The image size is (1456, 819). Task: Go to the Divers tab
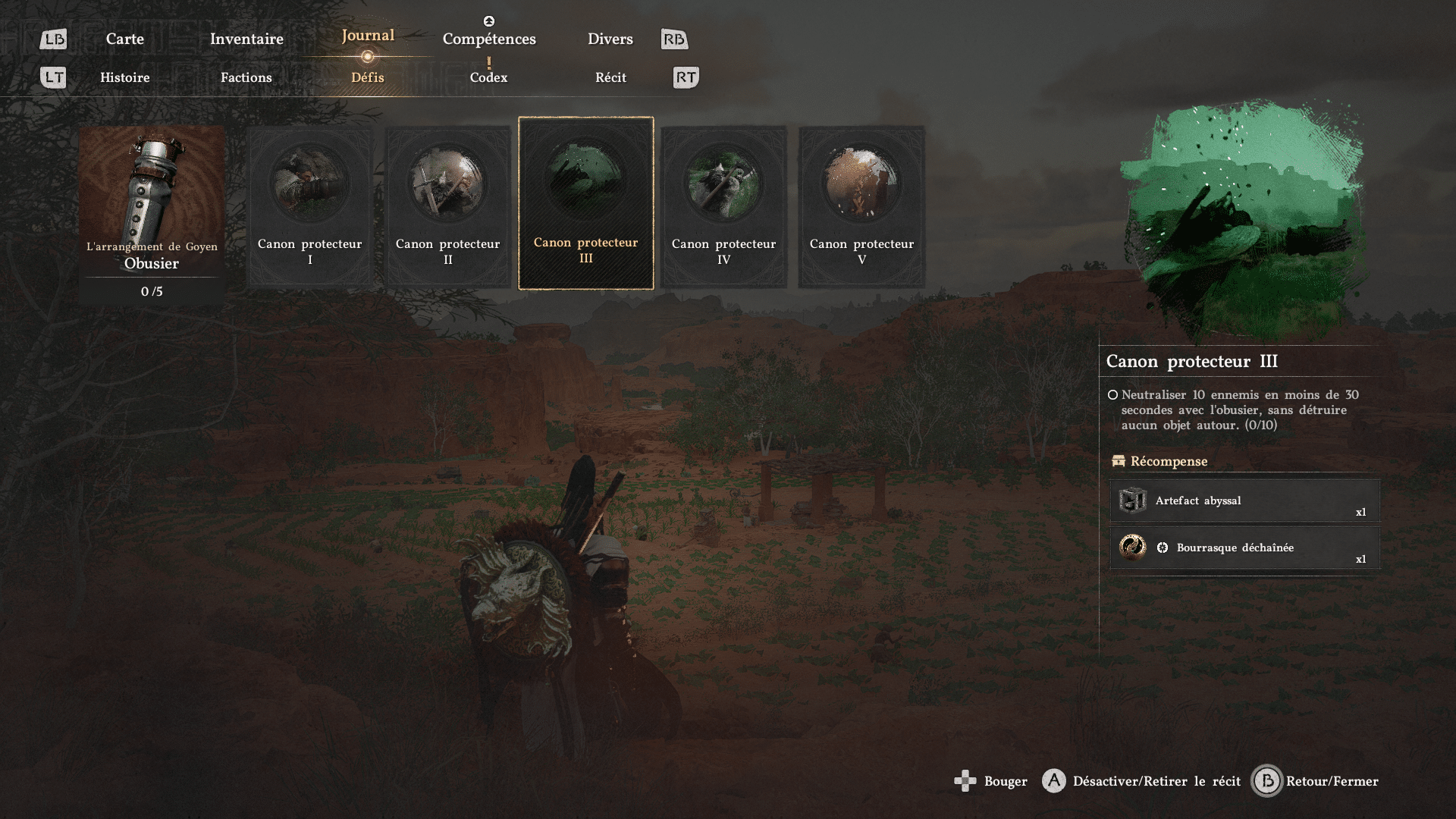pos(610,39)
